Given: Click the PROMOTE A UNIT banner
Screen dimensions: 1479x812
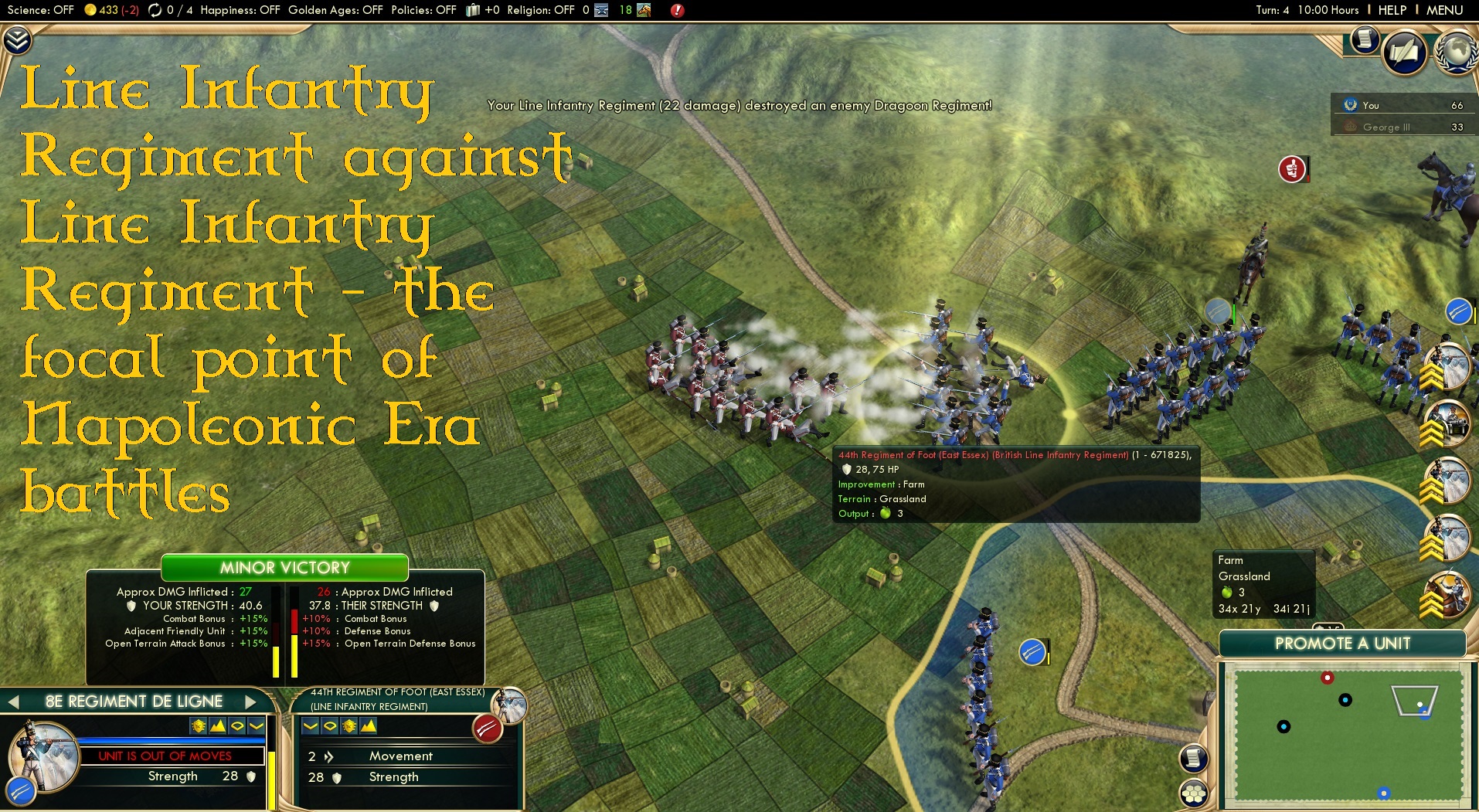Looking at the screenshot, I should point(1344,644).
